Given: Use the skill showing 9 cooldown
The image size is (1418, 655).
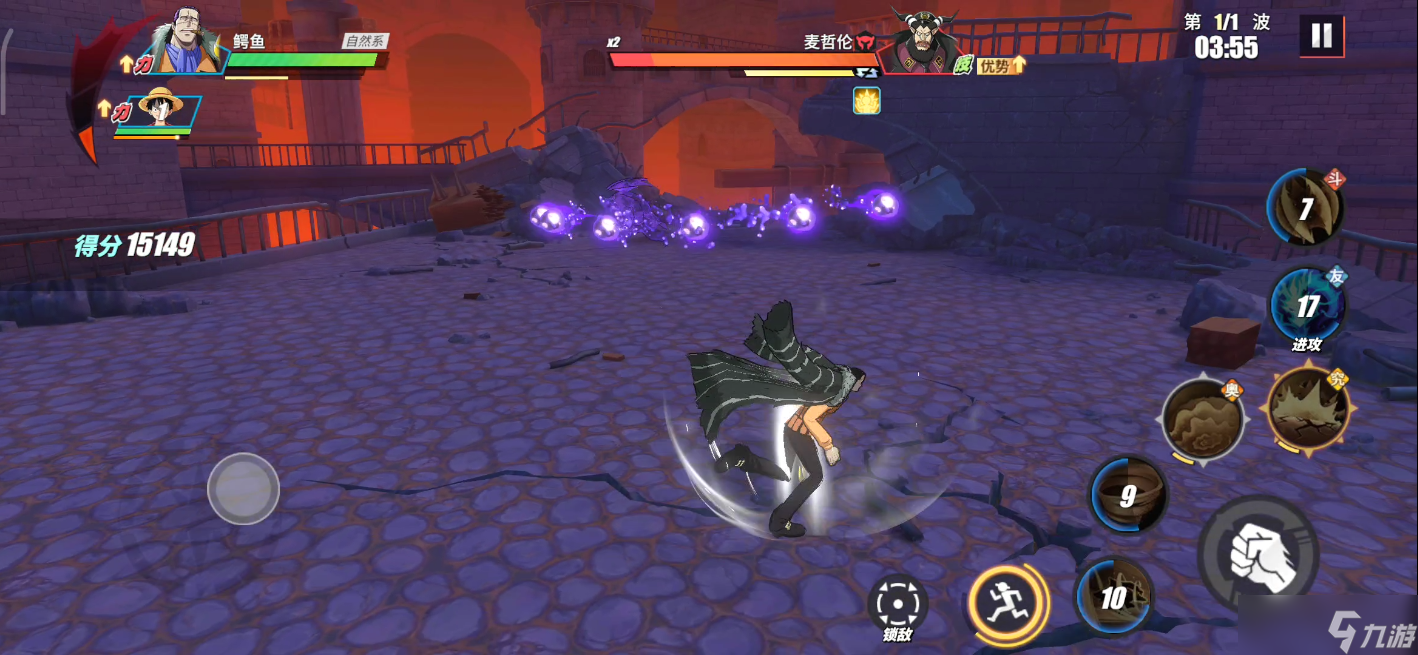Looking at the screenshot, I should (1128, 495).
